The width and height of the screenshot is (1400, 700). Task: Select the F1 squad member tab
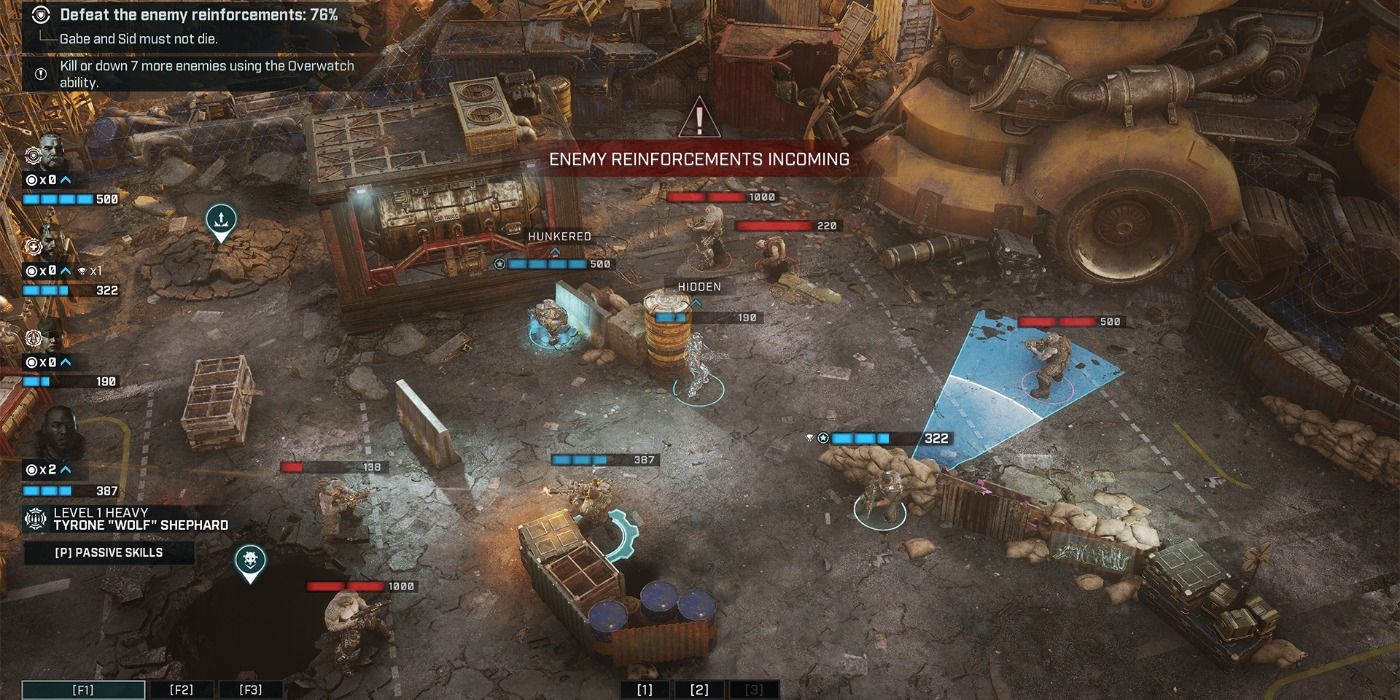[x=83, y=690]
